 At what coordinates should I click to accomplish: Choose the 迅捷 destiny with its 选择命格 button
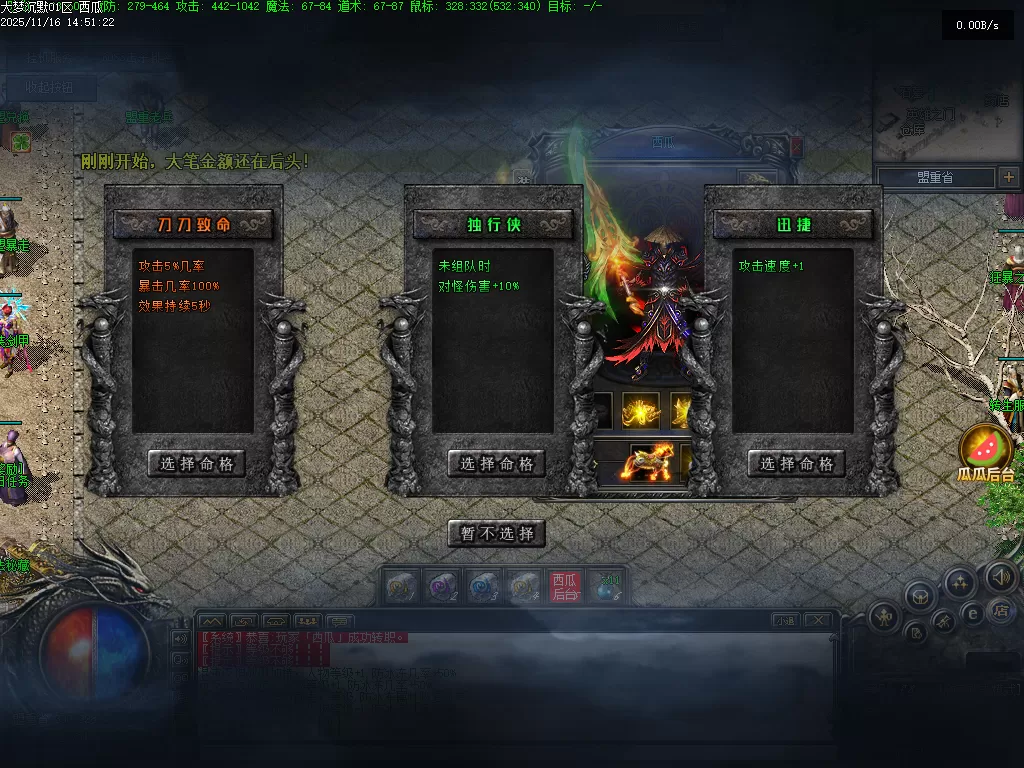point(796,463)
